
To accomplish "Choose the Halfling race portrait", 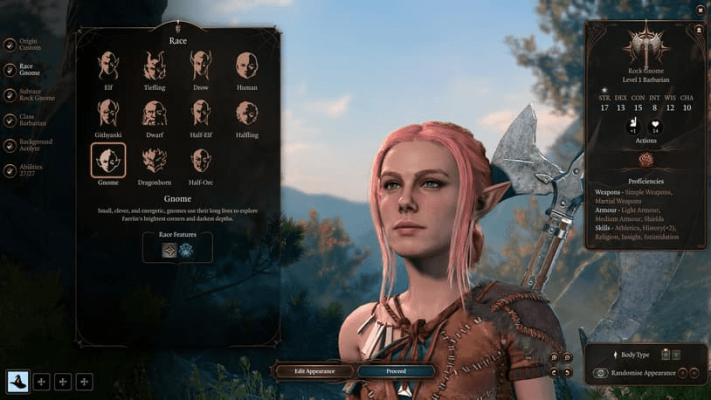I will point(246,113).
